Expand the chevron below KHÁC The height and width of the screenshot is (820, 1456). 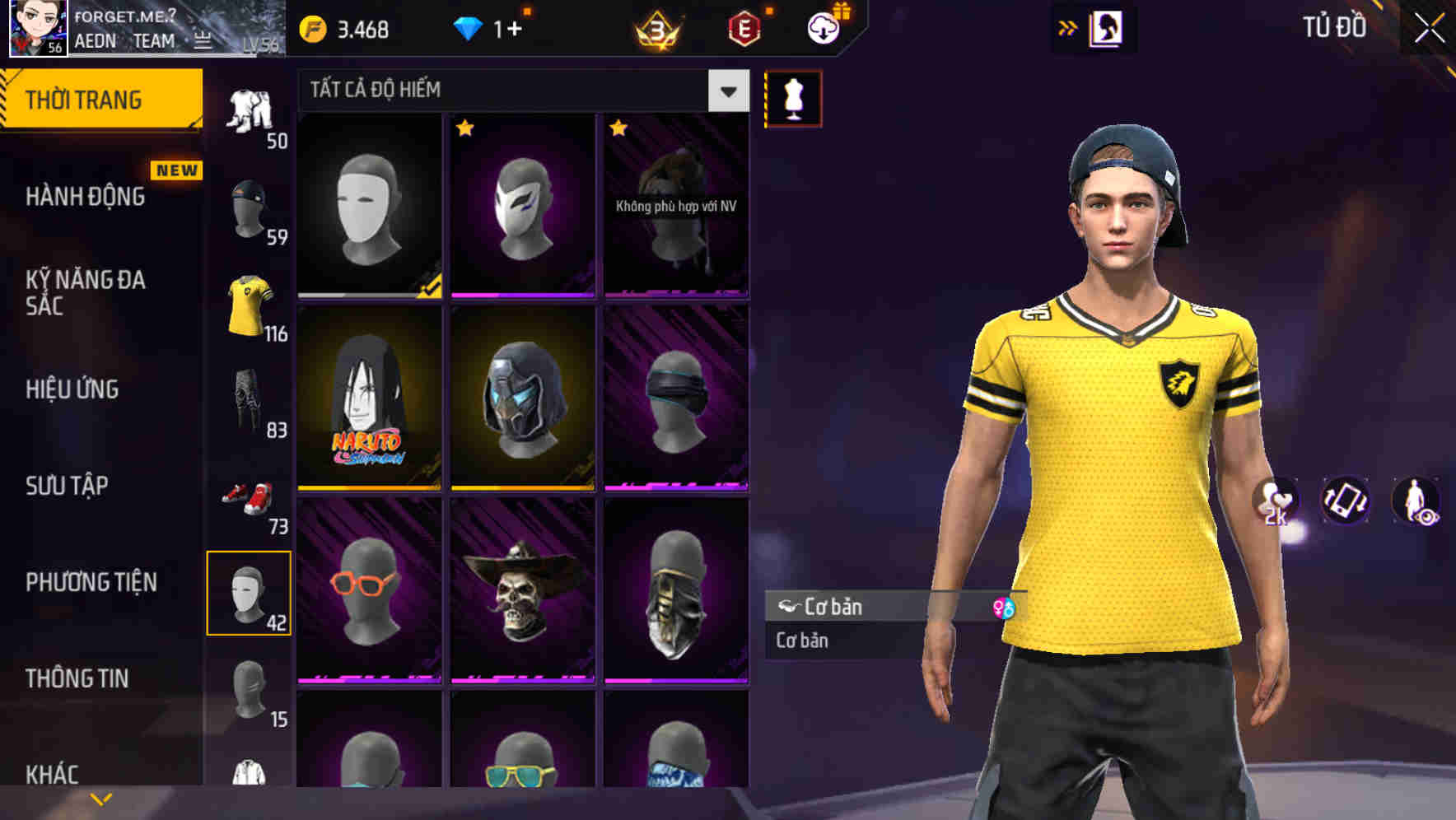click(100, 800)
